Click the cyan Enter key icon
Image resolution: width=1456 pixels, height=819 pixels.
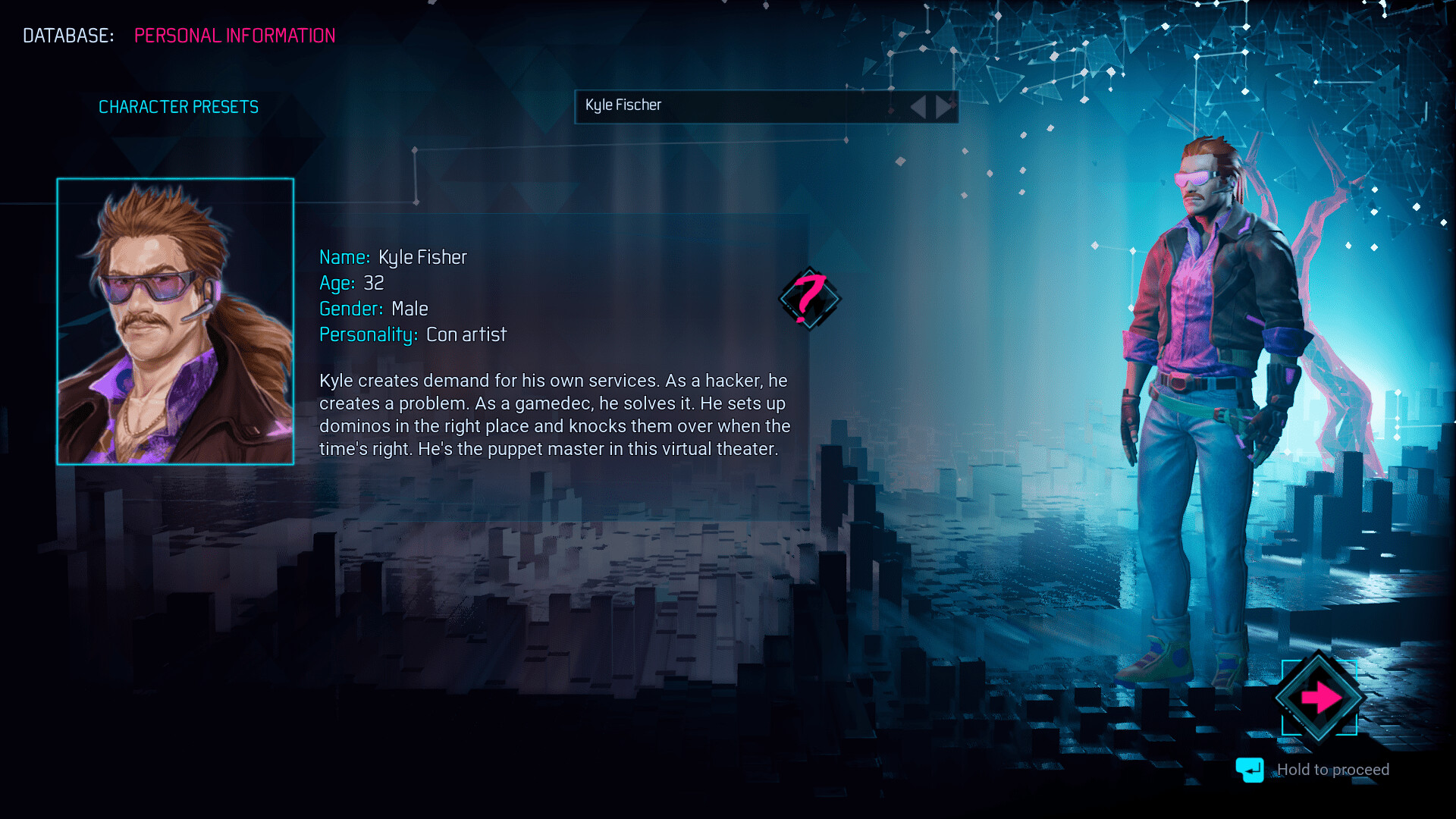[1249, 770]
